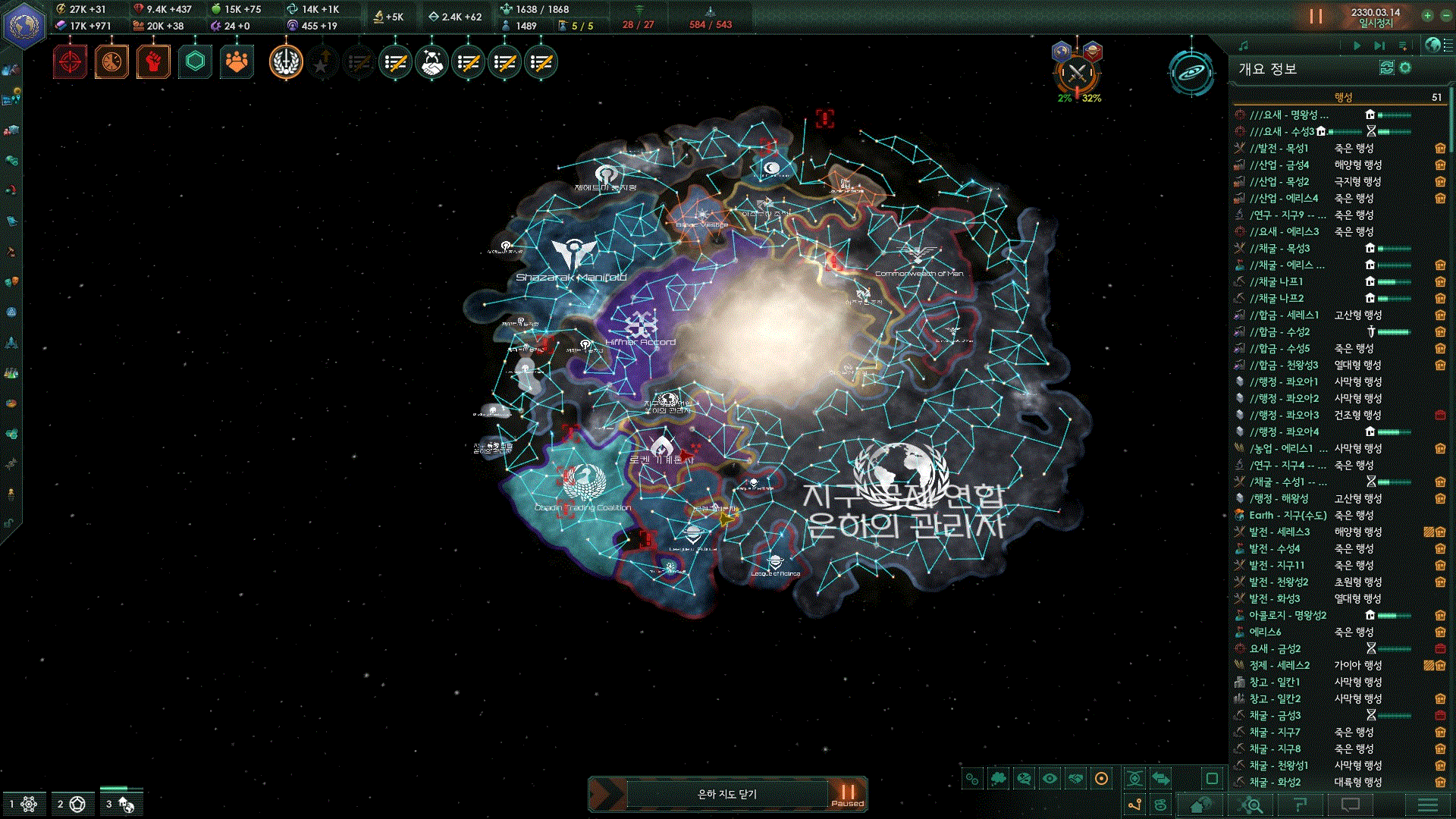Open the main menu hamburger button

coord(1427,805)
